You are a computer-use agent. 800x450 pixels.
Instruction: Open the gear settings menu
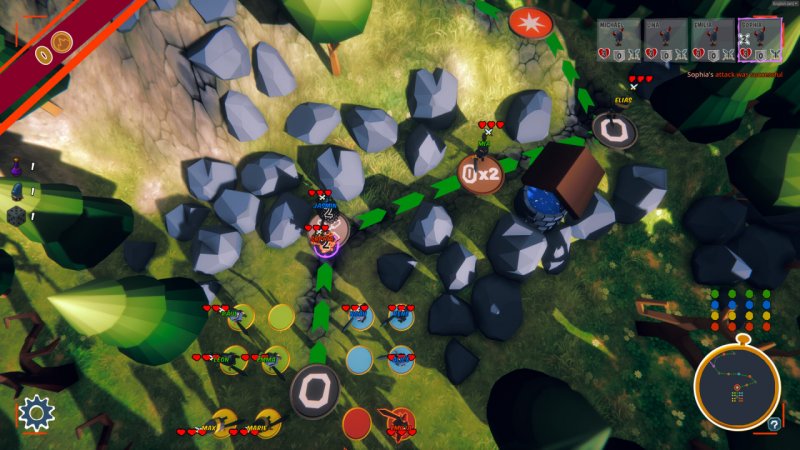pyautogui.click(x=35, y=412)
